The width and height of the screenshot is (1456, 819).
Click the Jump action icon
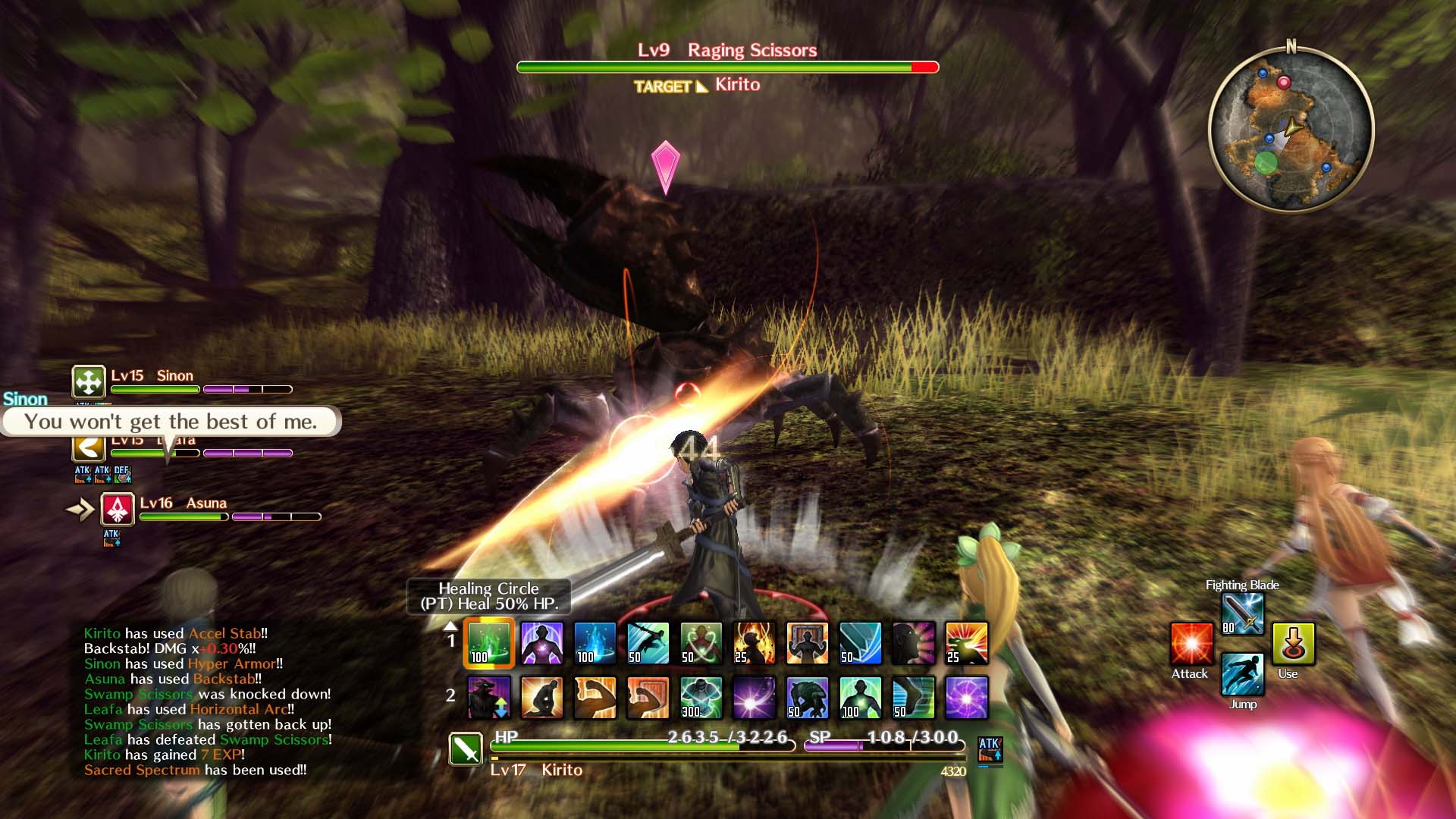1242,673
